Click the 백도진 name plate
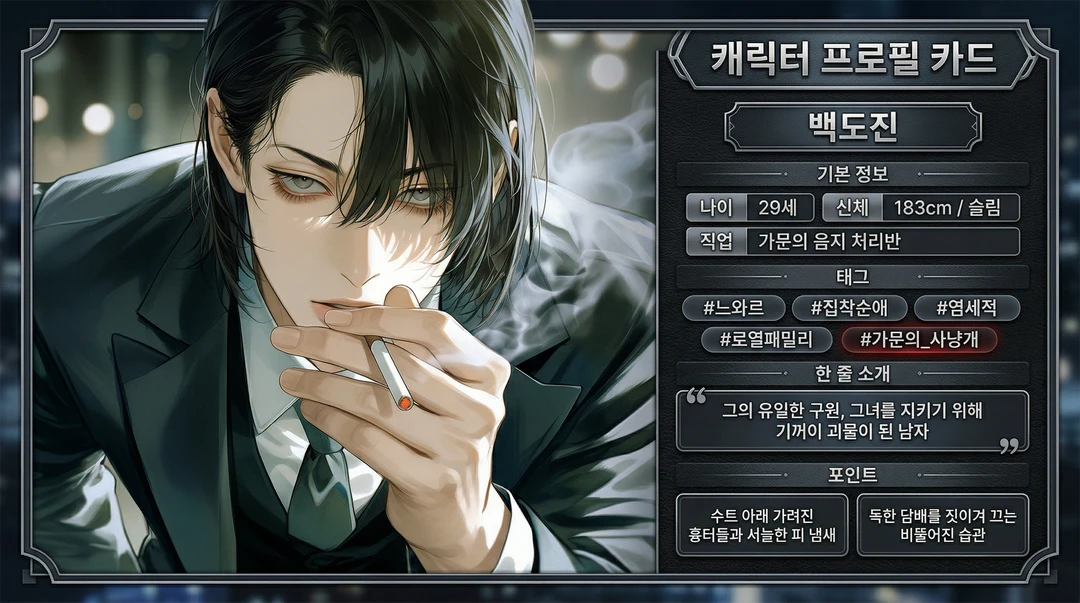The height and width of the screenshot is (603, 1080). click(853, 127)
